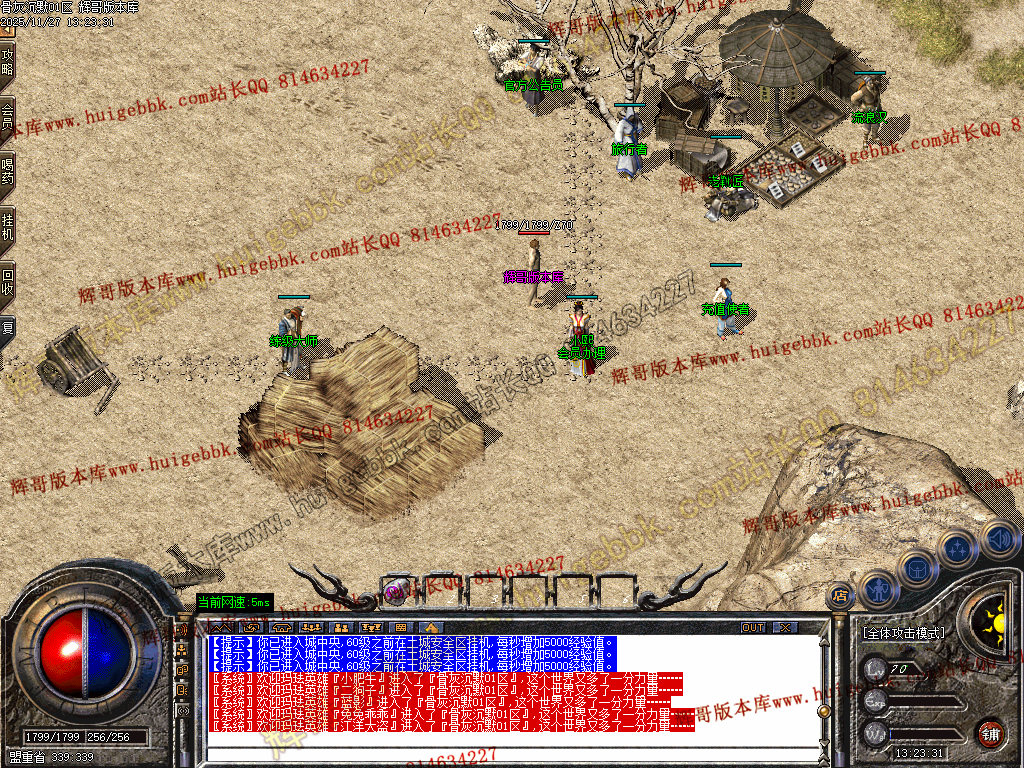Click the orange 店 shop button

pos(841,596)
